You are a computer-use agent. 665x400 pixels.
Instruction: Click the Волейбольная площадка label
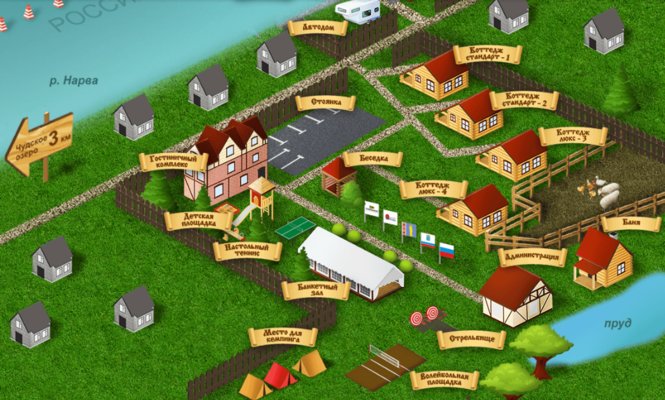click(444, 380)
